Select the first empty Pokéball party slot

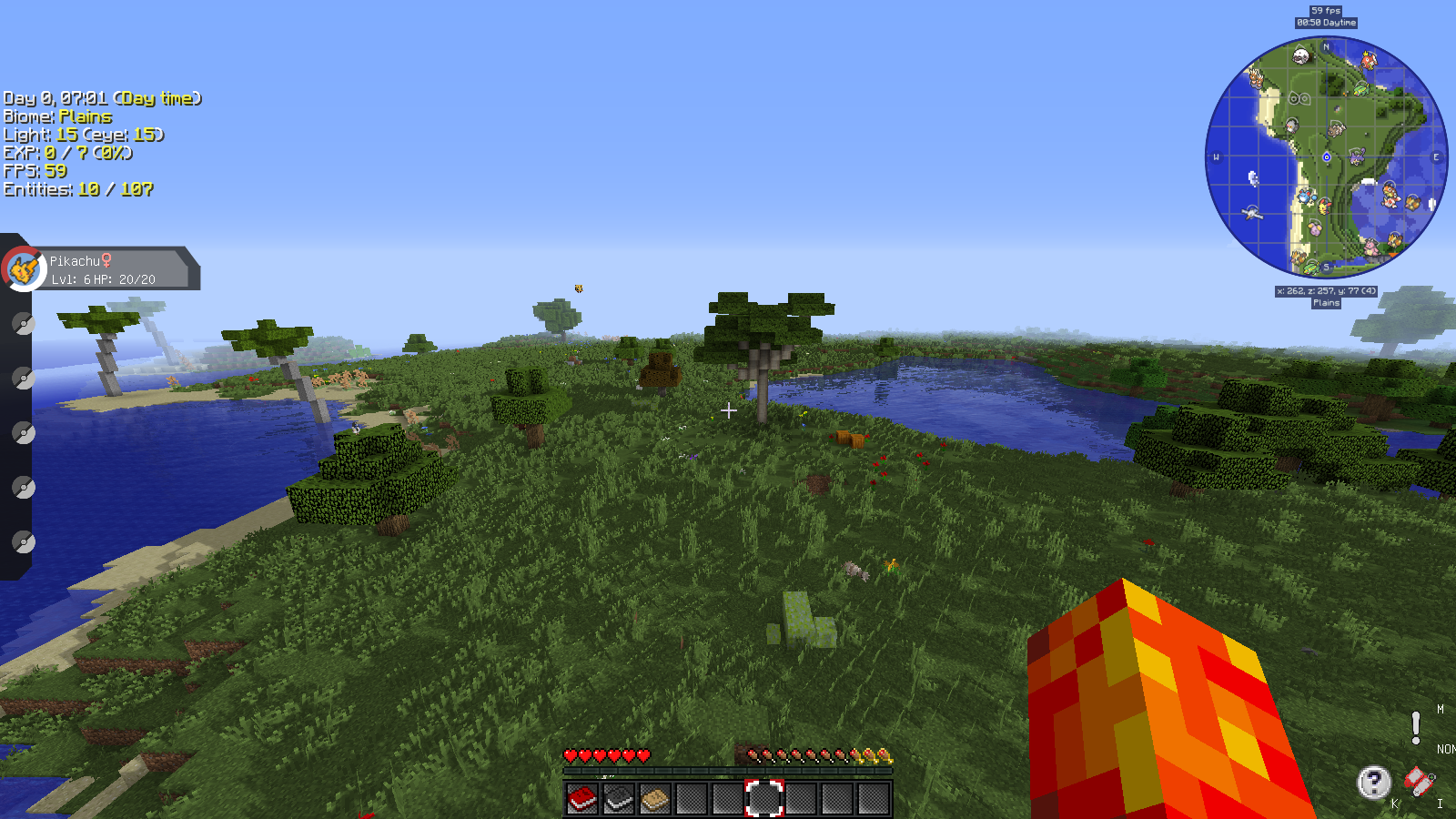pyautogui.click(x=21, y=321)
